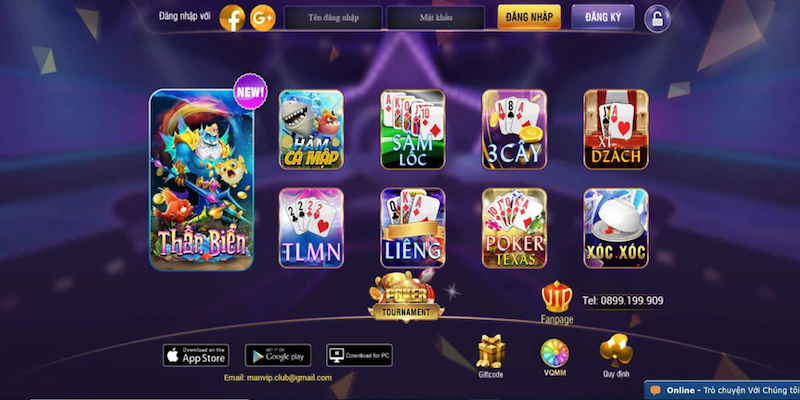Screen dimensions: 800x400
Task: Click the Đăng Nhập login button
Action: pos(528,17)
